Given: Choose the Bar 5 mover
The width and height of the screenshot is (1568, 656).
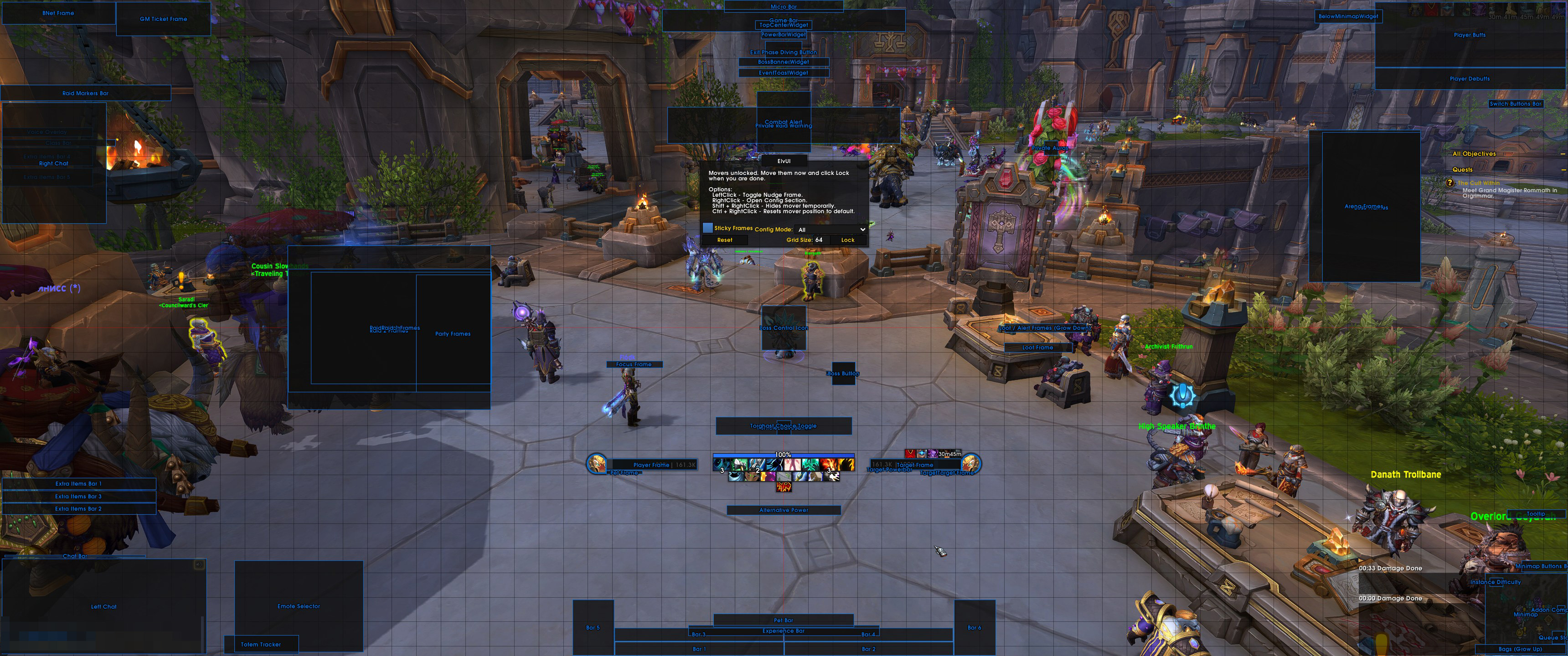Looking at the screenshot, I should point(593,627).
